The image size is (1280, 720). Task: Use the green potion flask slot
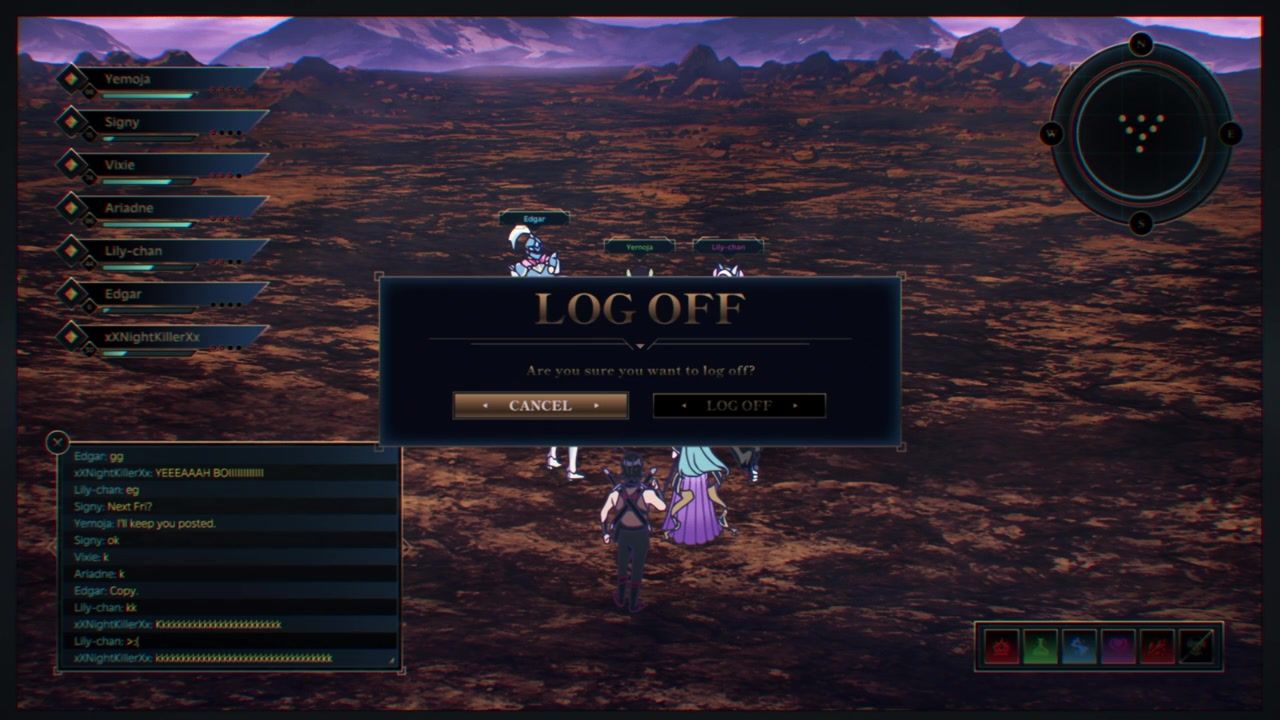pyautogui.click(x=1041, y=647)
